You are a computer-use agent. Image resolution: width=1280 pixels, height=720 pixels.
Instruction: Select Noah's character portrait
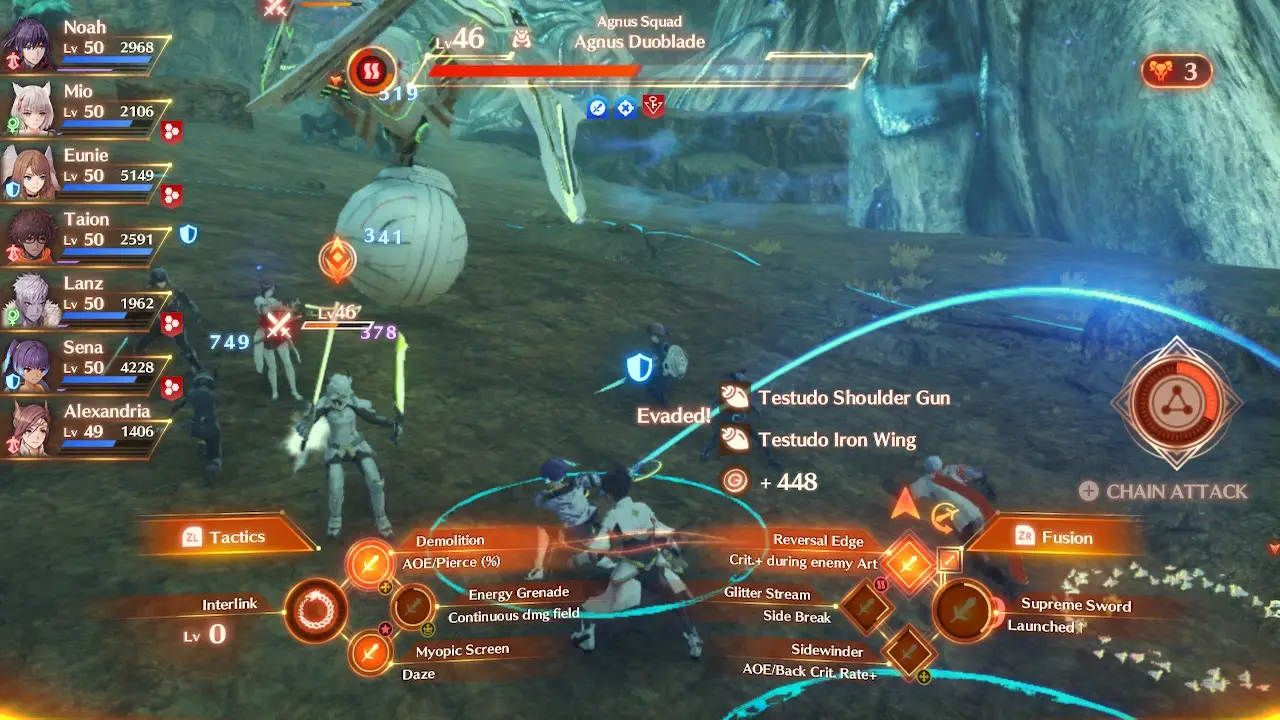tap(28, 38)
